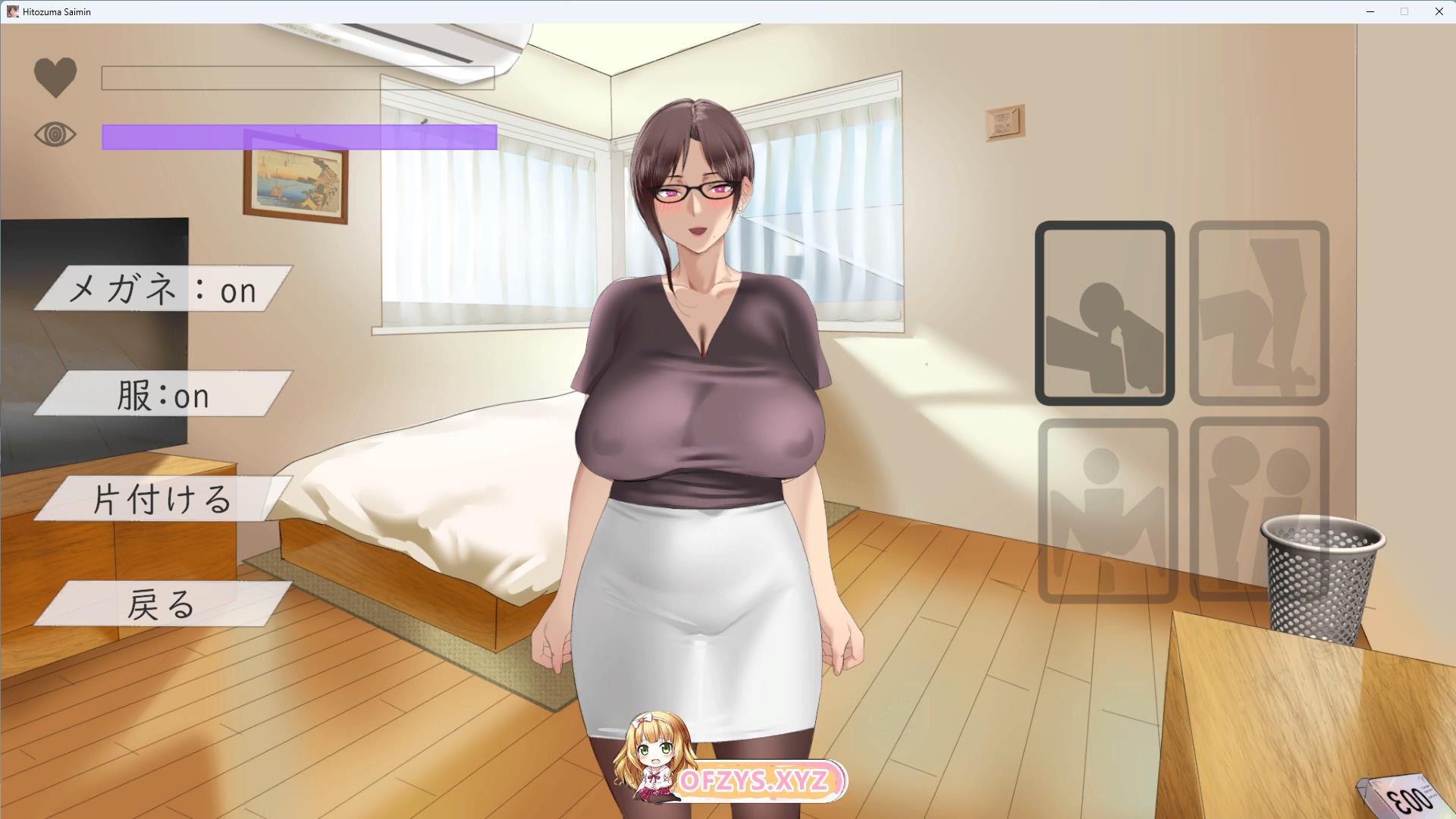Close the Hitozuma Saimin window
This screenshot has width=1456, height=819.
coord(1439,11)
